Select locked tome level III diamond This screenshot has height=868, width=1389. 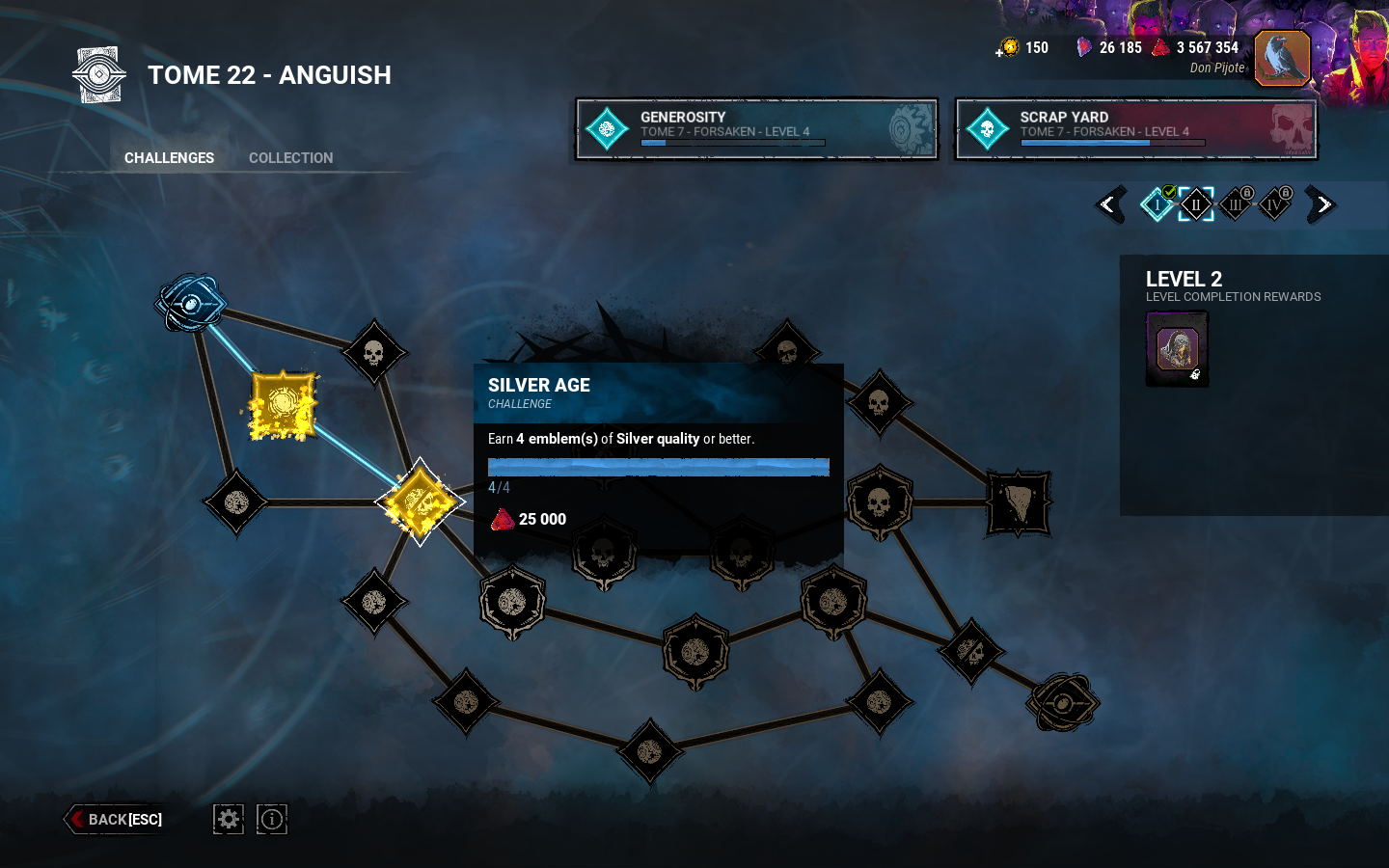(1236, 204)
